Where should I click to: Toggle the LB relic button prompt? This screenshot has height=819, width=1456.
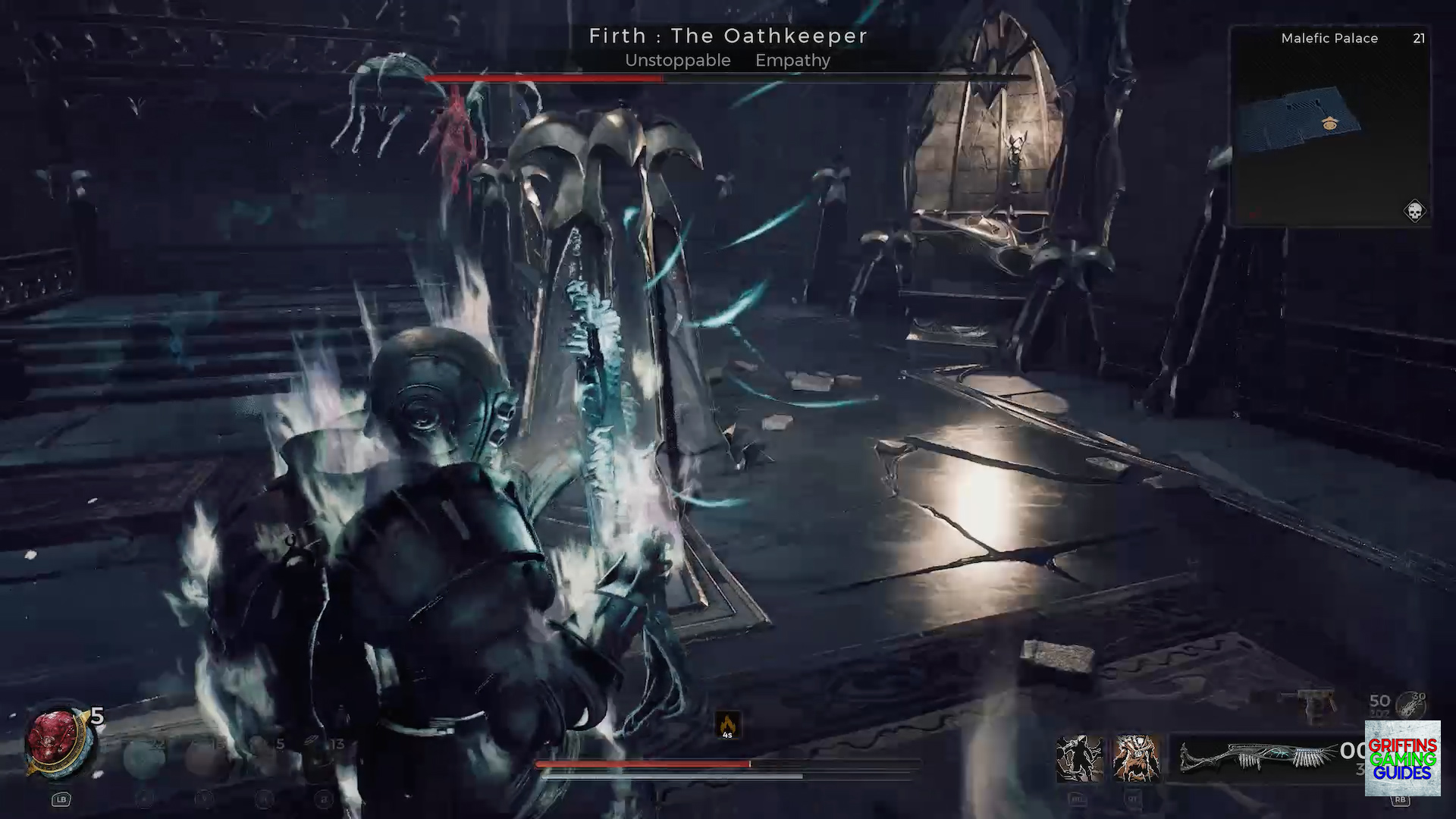click(61, 800)
